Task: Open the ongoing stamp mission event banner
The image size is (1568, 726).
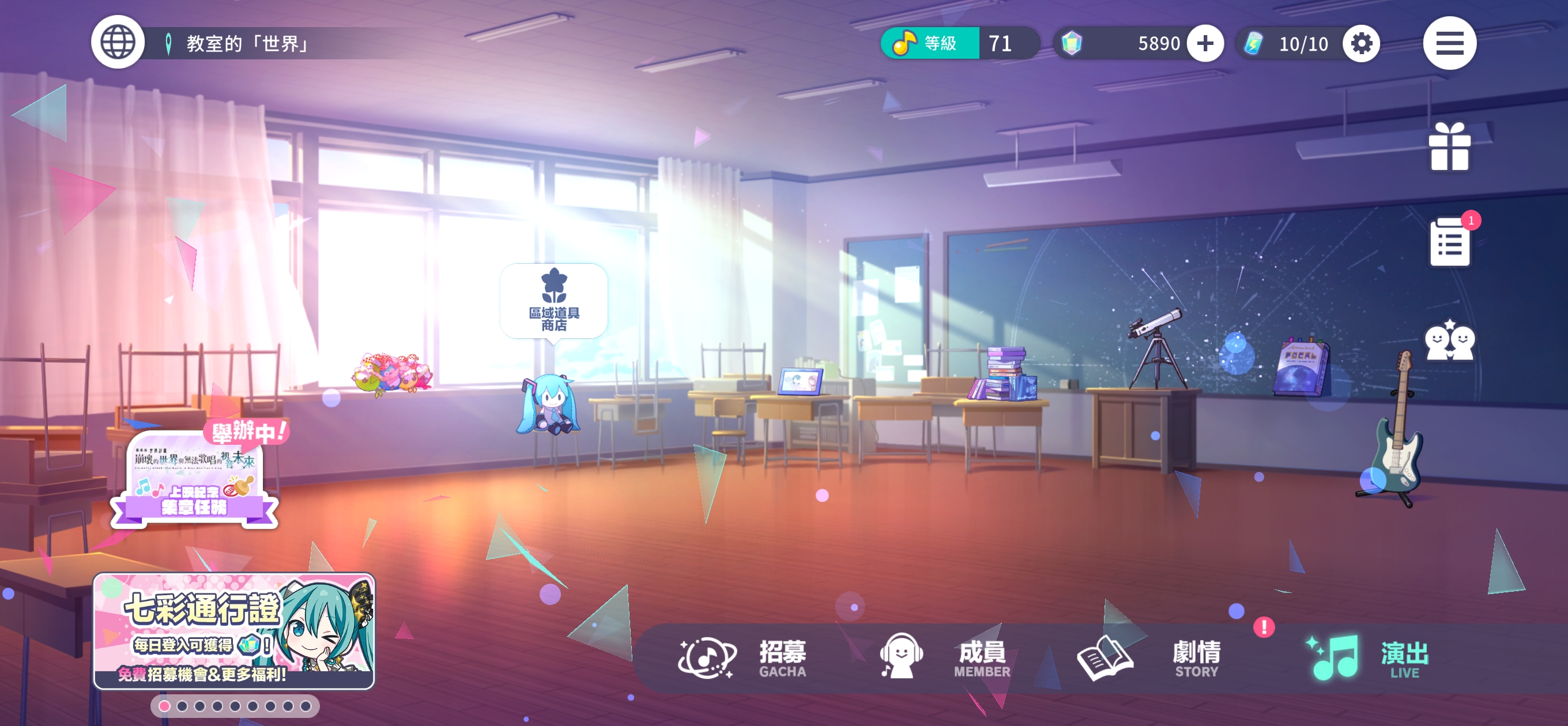Action: tap(195, 478)
